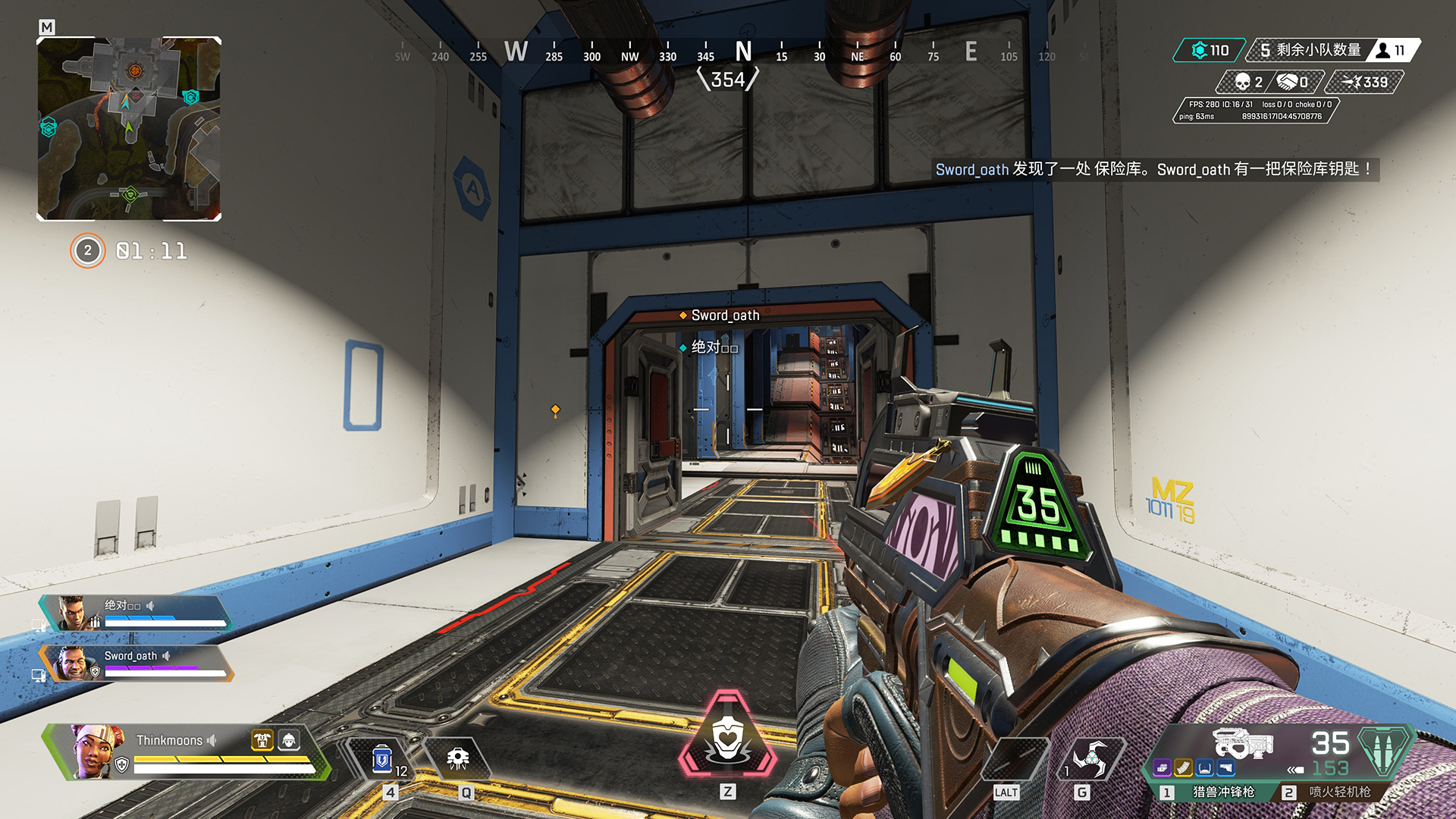Select the arc star grenade slot
This screenshot has width=1456, height=819.
pyautogui.click(x=1090, y=759)
